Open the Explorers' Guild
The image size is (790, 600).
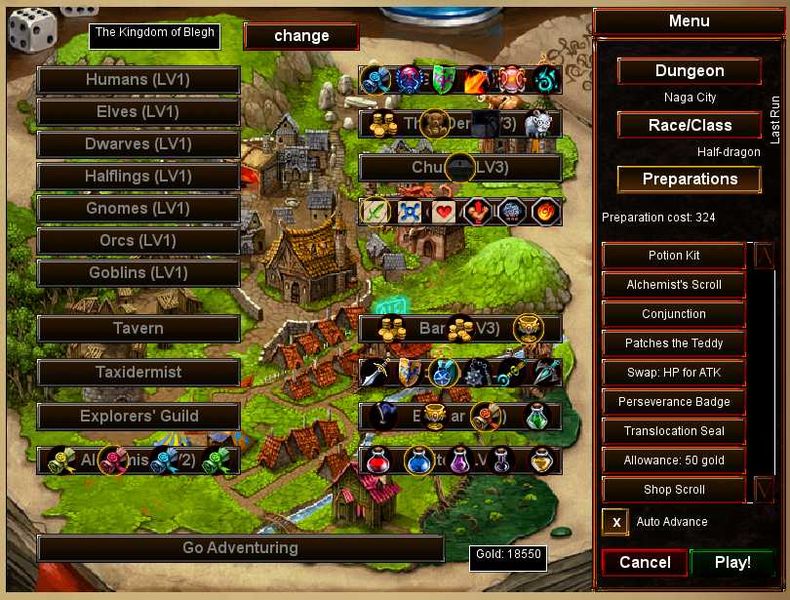pyautogui.click(x=138, y=416)
